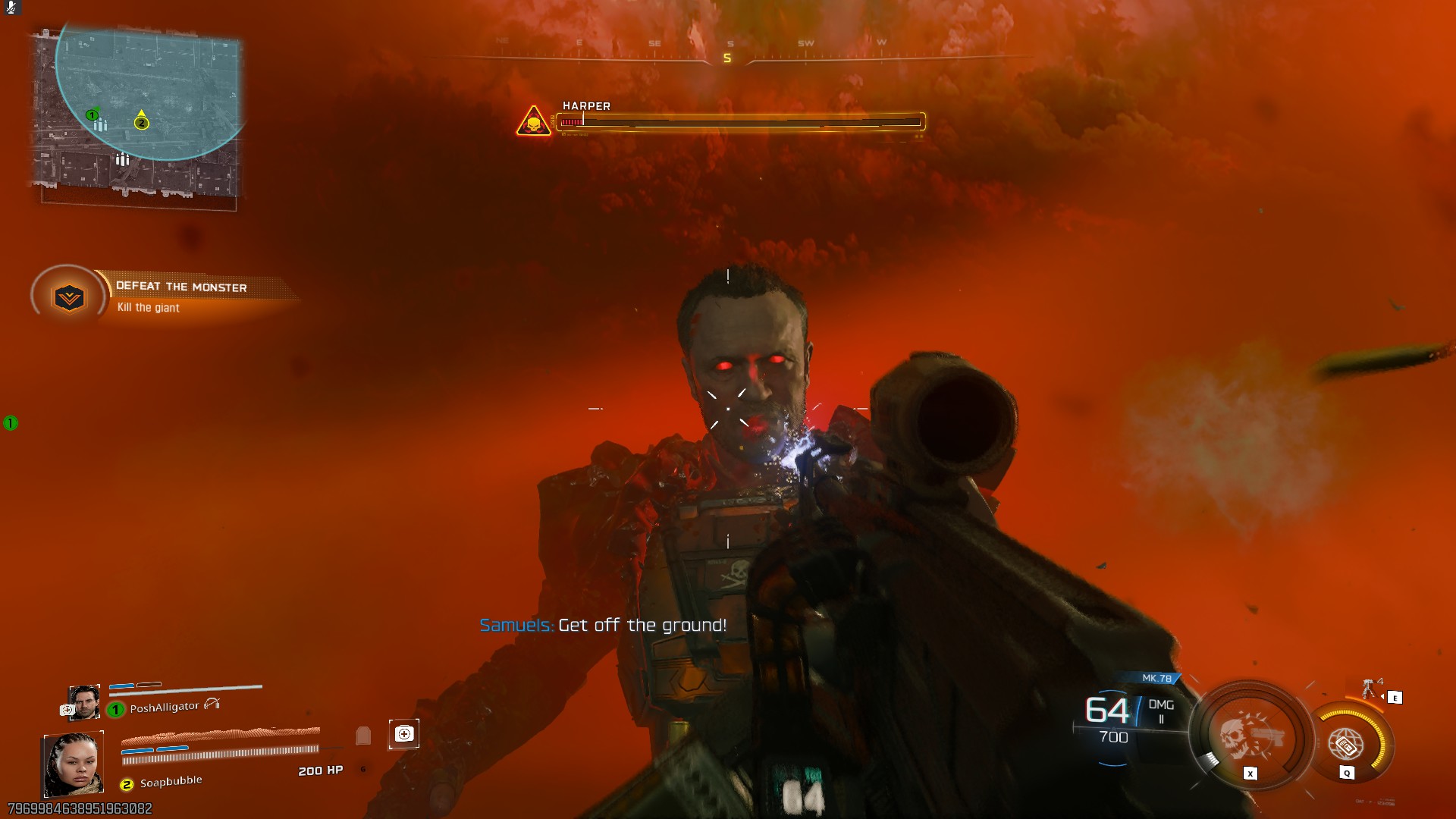Expand the Kill the giant objective details
The image size is (1456, 819).
(x=149, y=308)
